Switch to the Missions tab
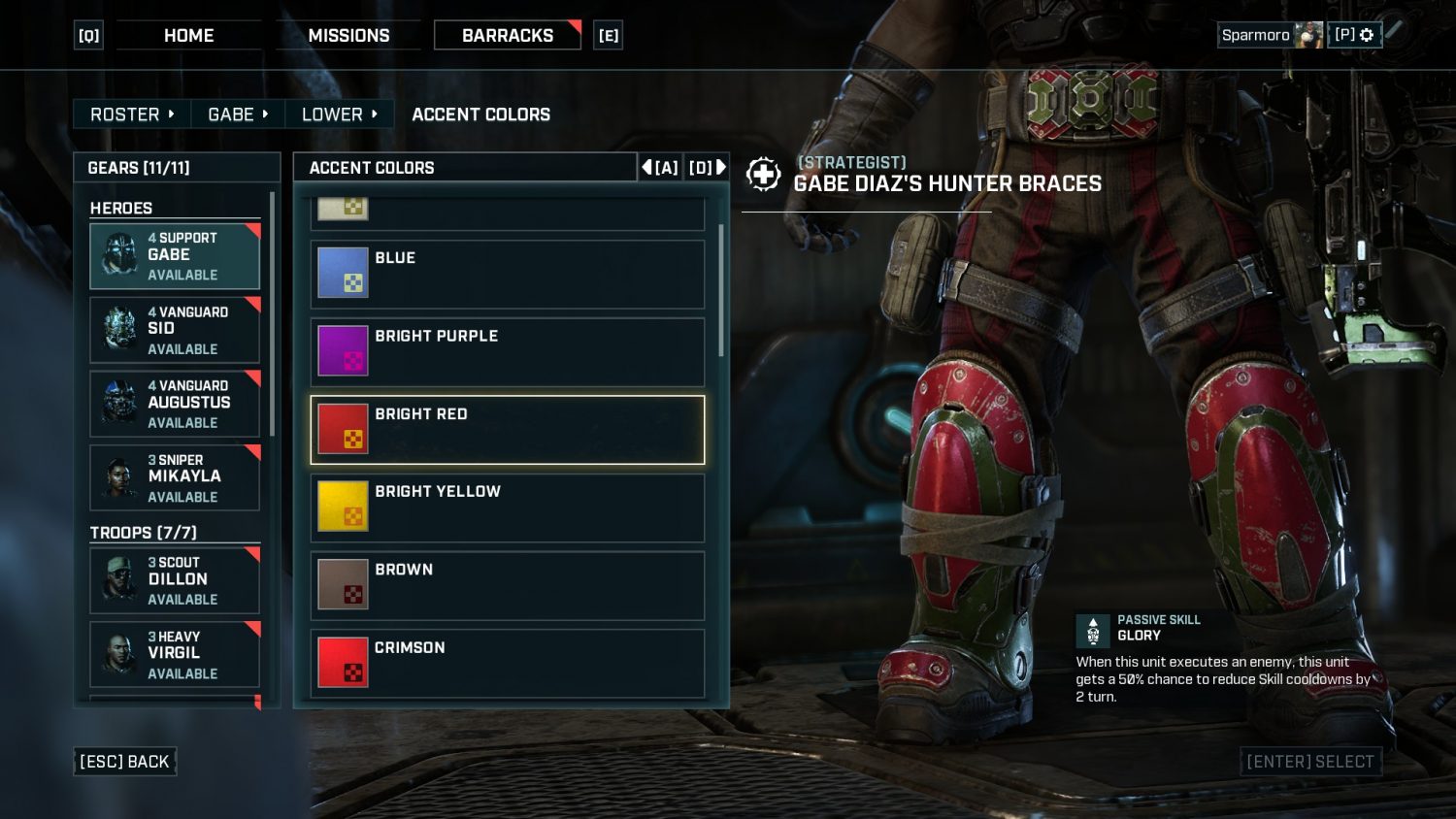 pos(348,36)
